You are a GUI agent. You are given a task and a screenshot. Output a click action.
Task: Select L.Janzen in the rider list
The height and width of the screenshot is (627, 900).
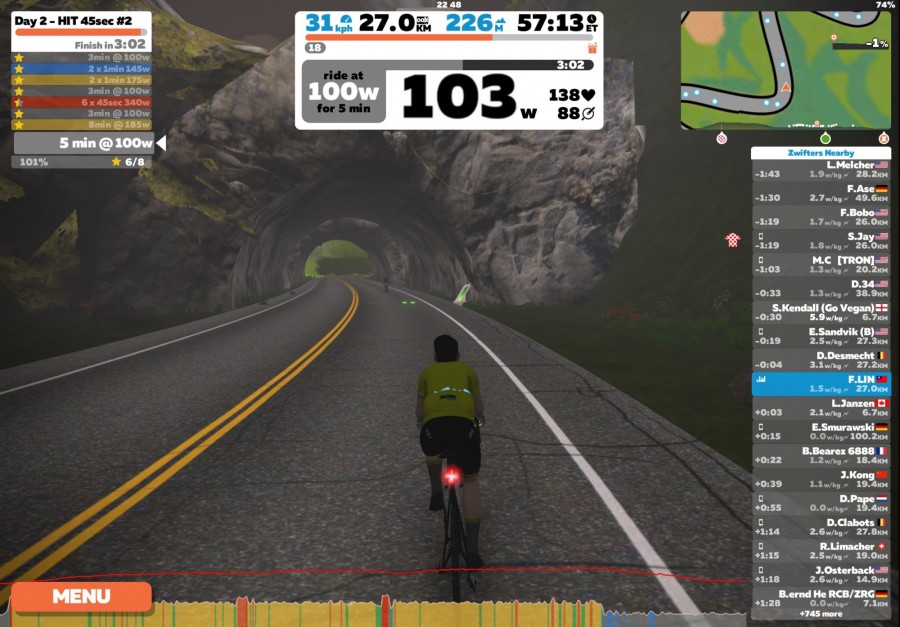(821, 408)
